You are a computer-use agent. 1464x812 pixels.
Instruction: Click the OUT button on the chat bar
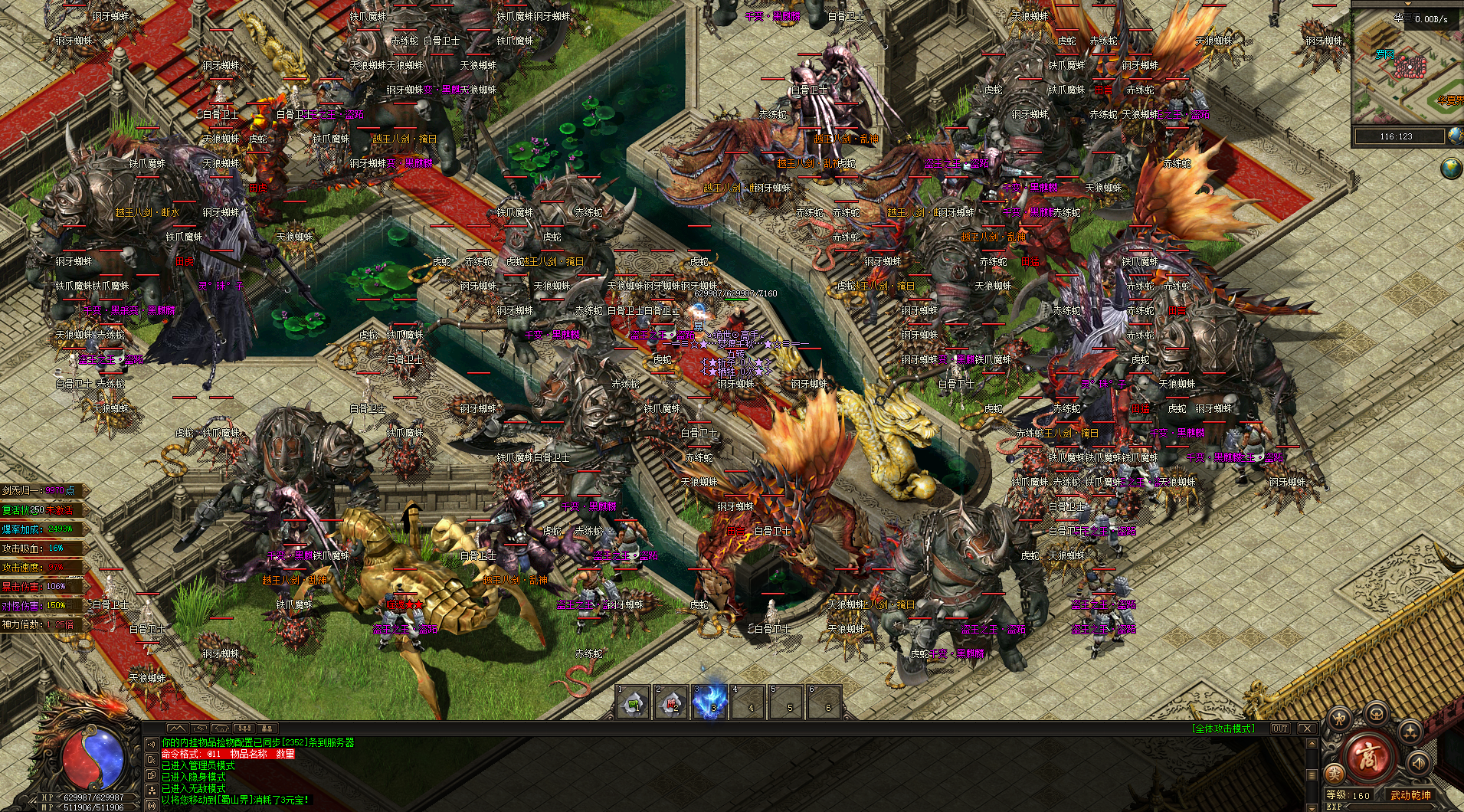pyautogui.click(x=1279, y=729)
